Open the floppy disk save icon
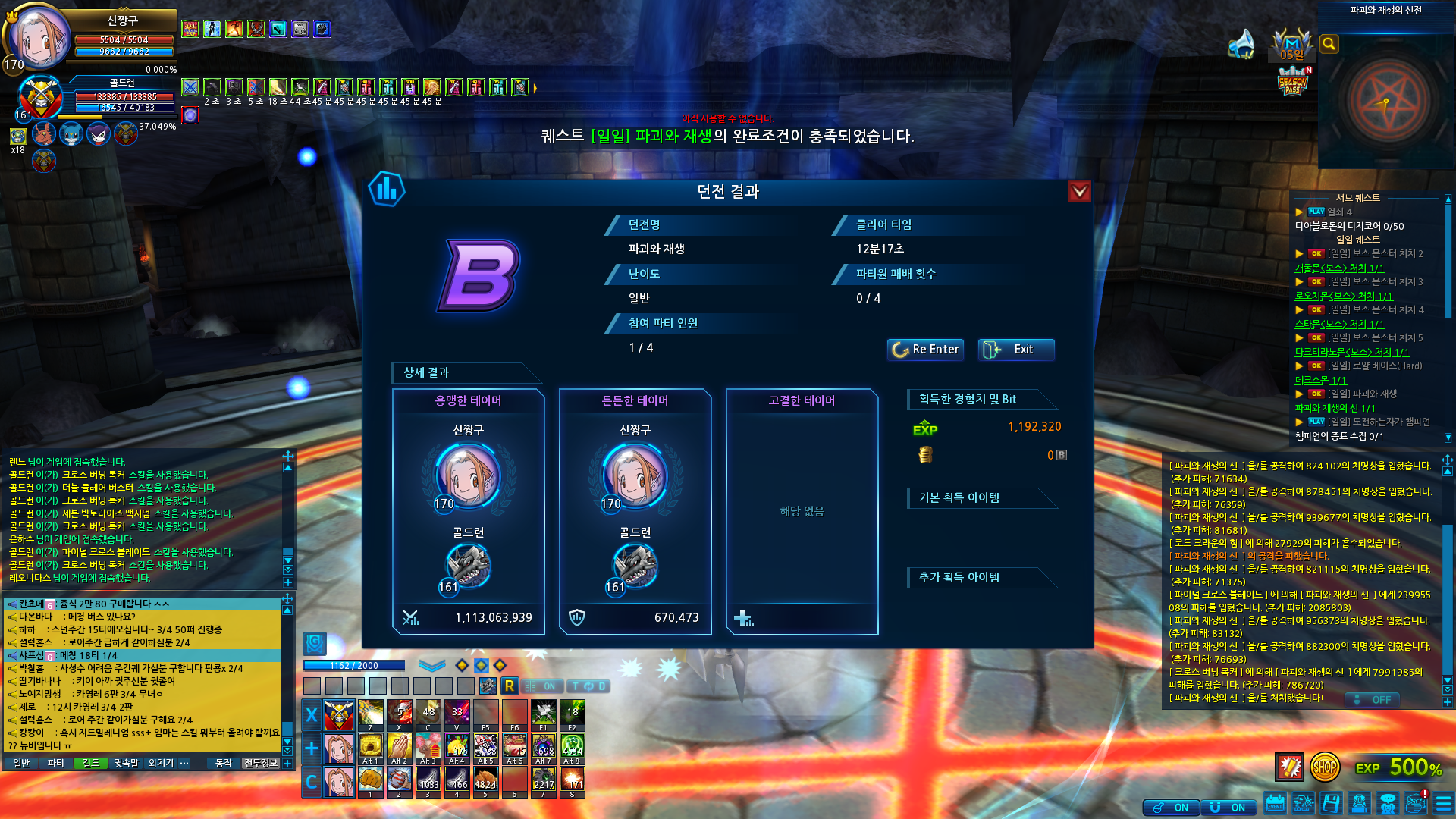 [1331, 803]
